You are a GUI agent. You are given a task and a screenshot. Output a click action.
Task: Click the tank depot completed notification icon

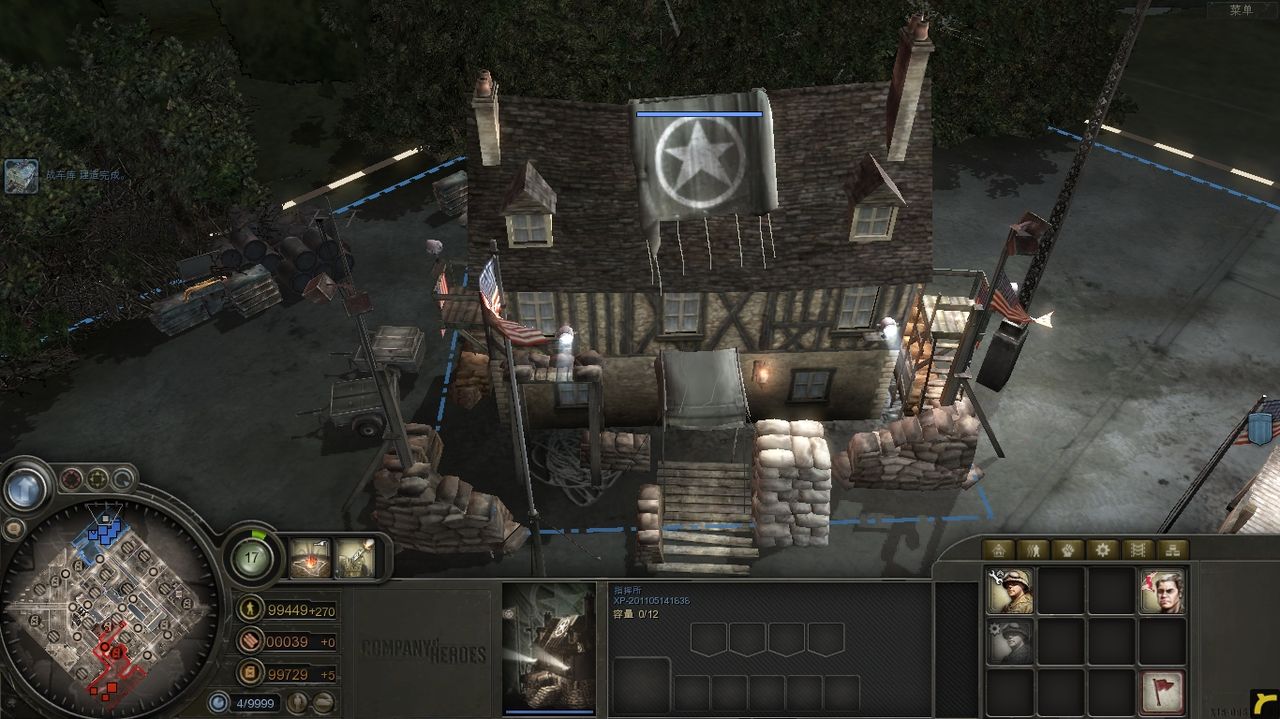click(21, 176)
